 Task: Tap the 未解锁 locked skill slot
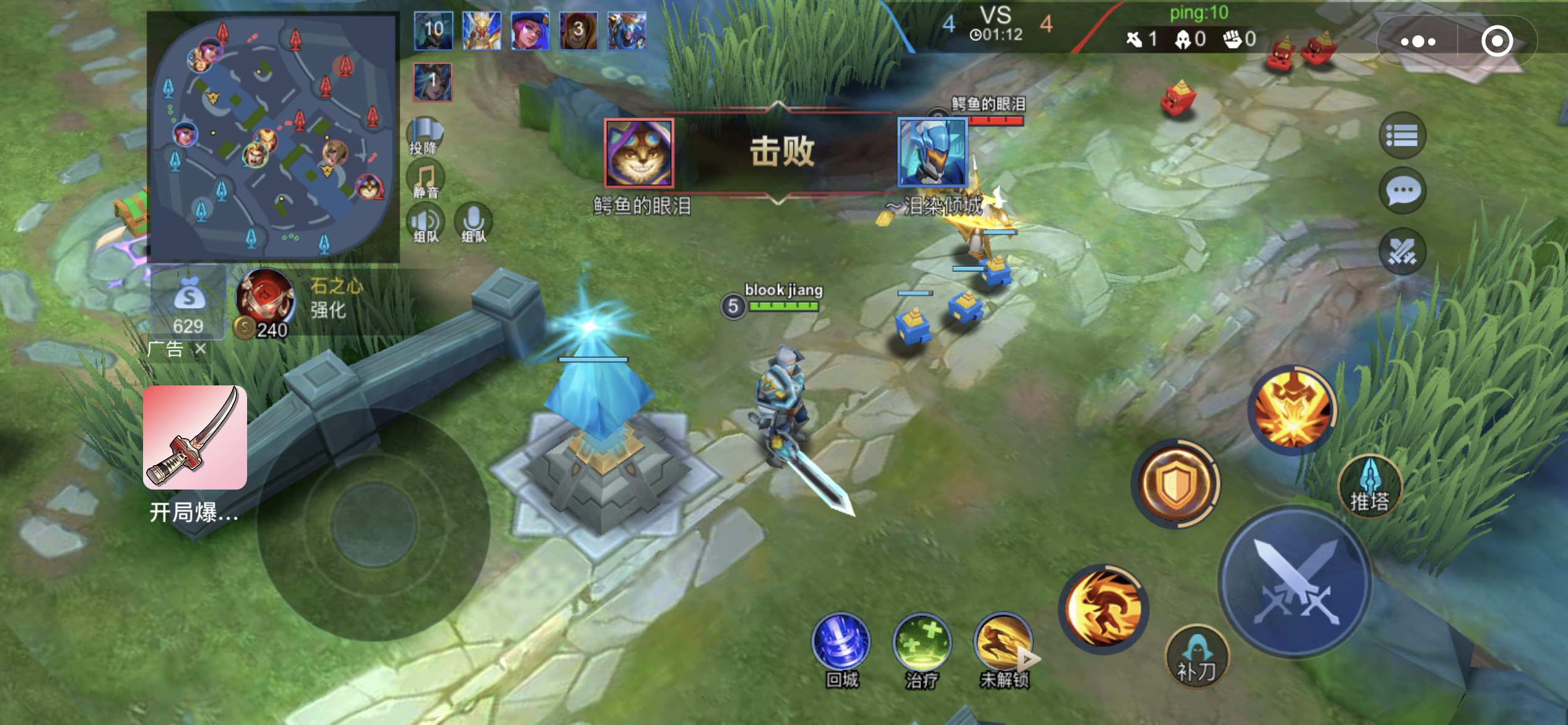tap(1003, 644)
